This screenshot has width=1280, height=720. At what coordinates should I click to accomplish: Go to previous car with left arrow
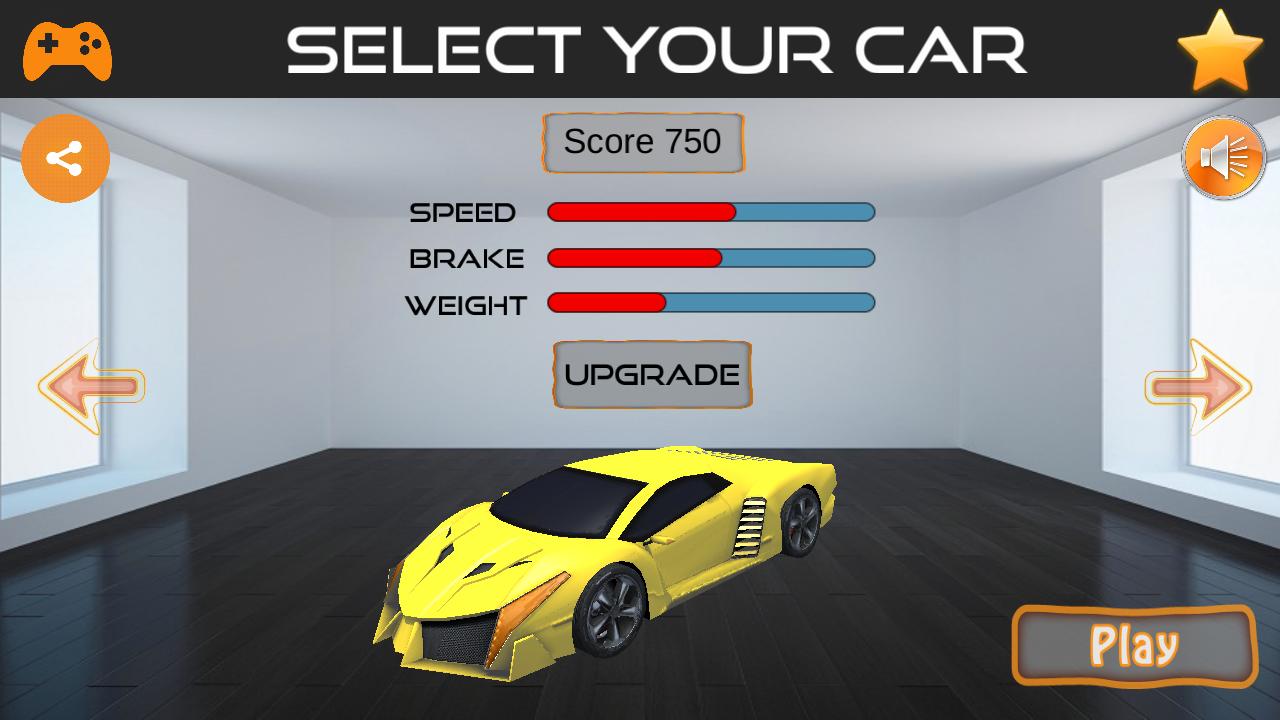[92, 386]
